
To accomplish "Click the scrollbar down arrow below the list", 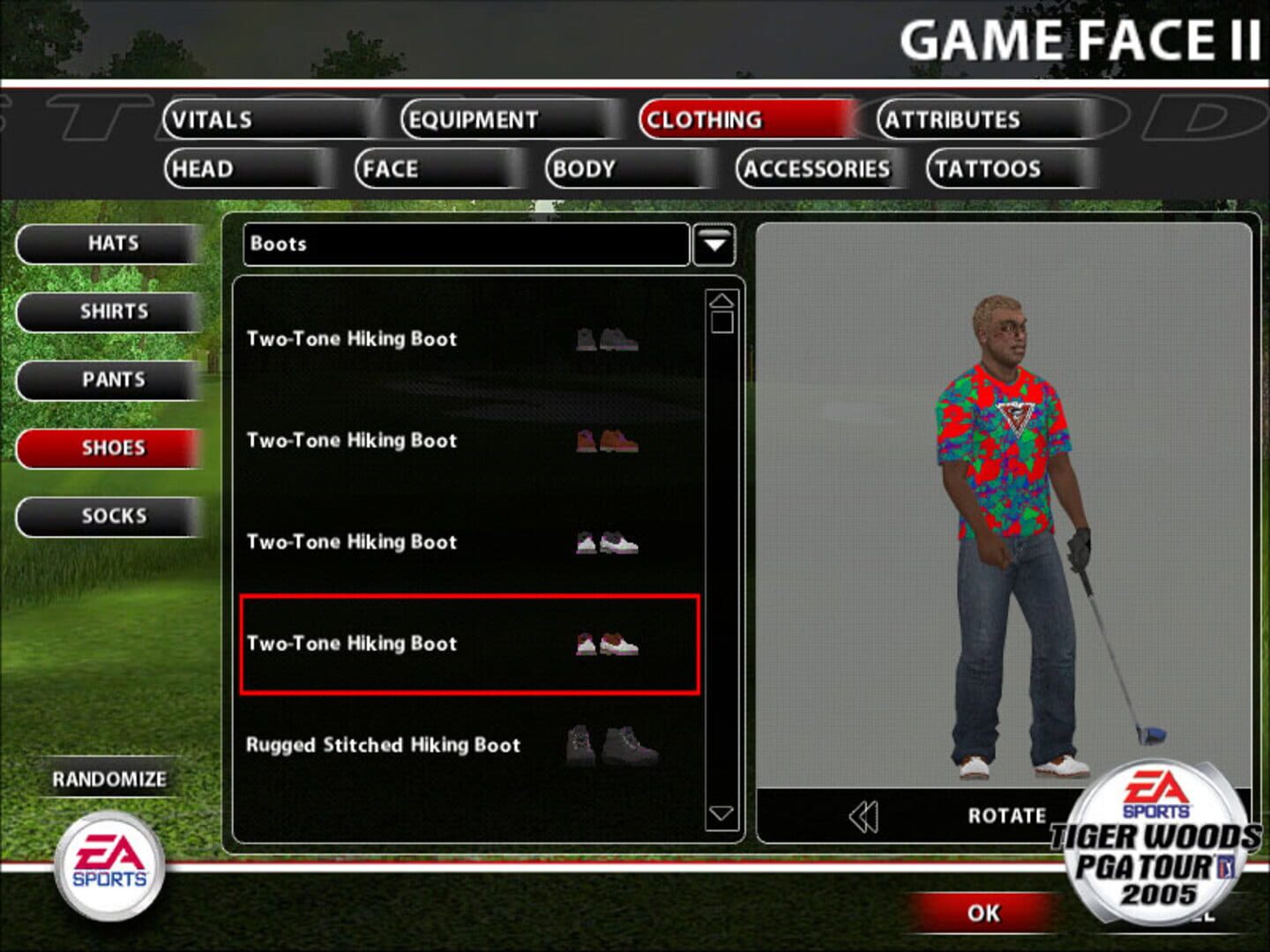I will [721, 813].
